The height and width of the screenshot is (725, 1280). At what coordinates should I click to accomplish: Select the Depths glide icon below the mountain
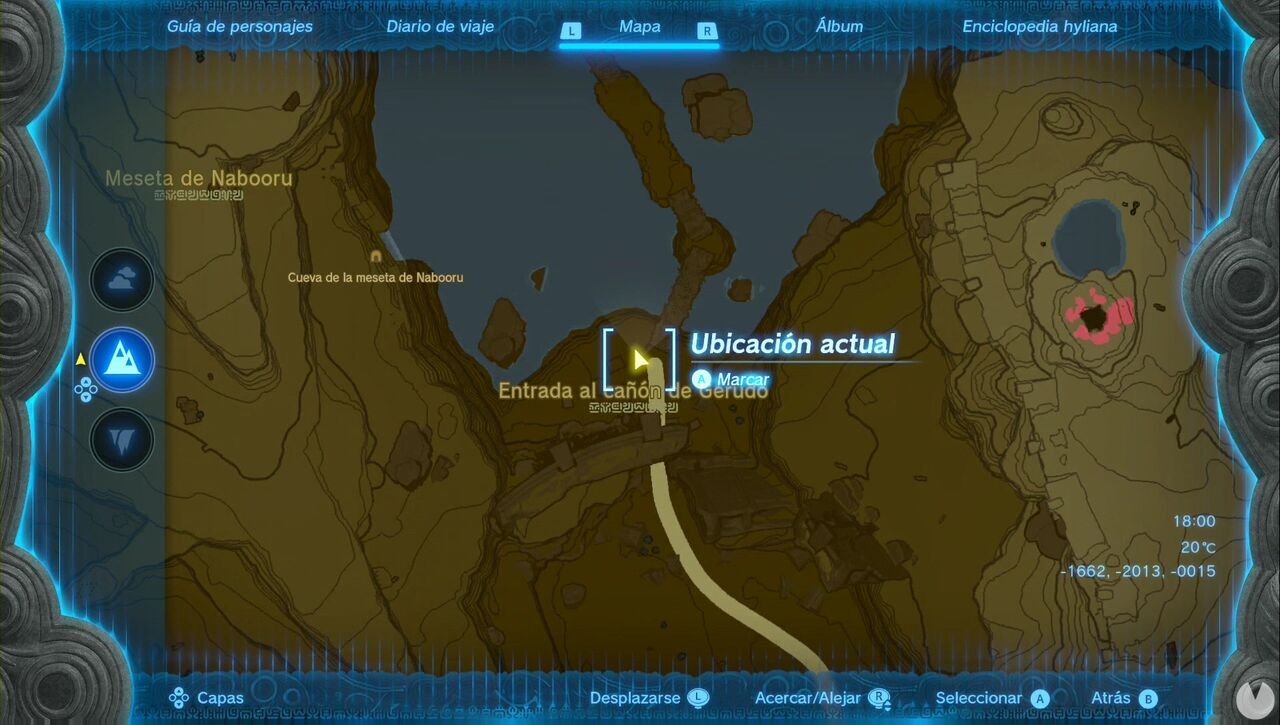[121, 438]
